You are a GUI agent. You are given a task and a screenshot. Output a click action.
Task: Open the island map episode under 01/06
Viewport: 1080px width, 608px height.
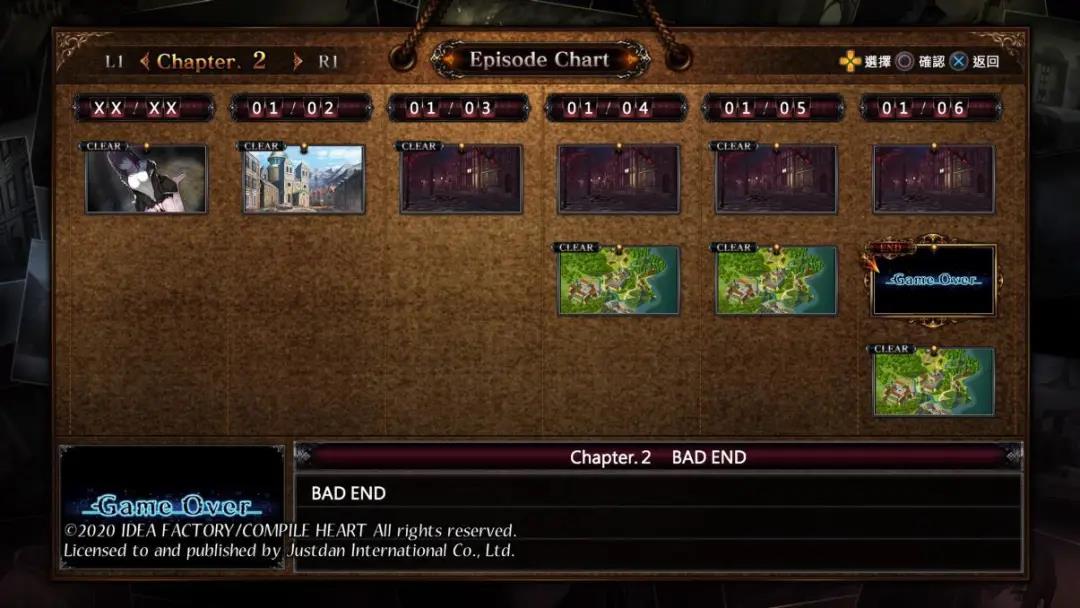934,382
